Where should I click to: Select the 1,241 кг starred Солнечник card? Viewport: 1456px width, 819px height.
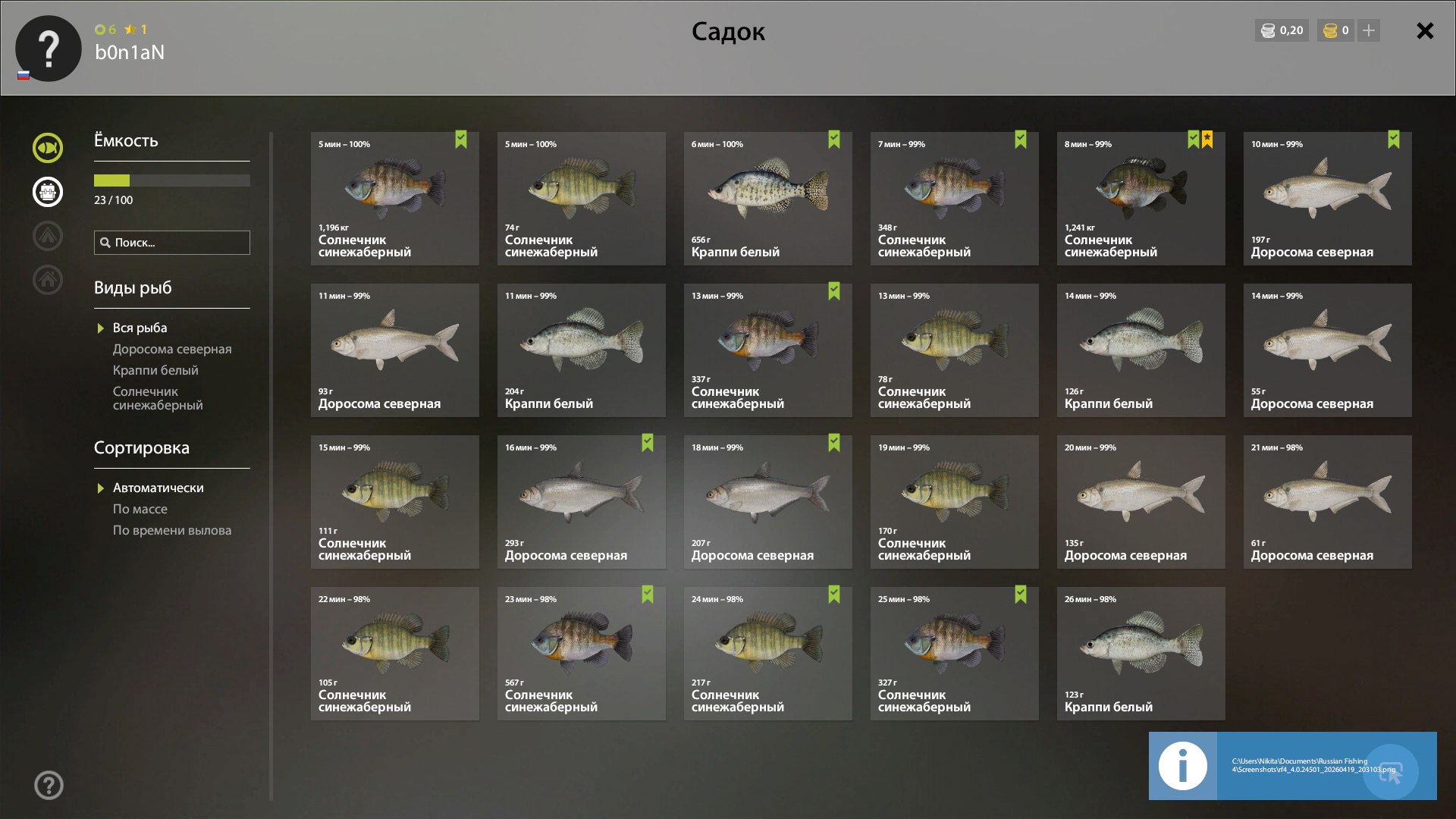coord(1141,199)
